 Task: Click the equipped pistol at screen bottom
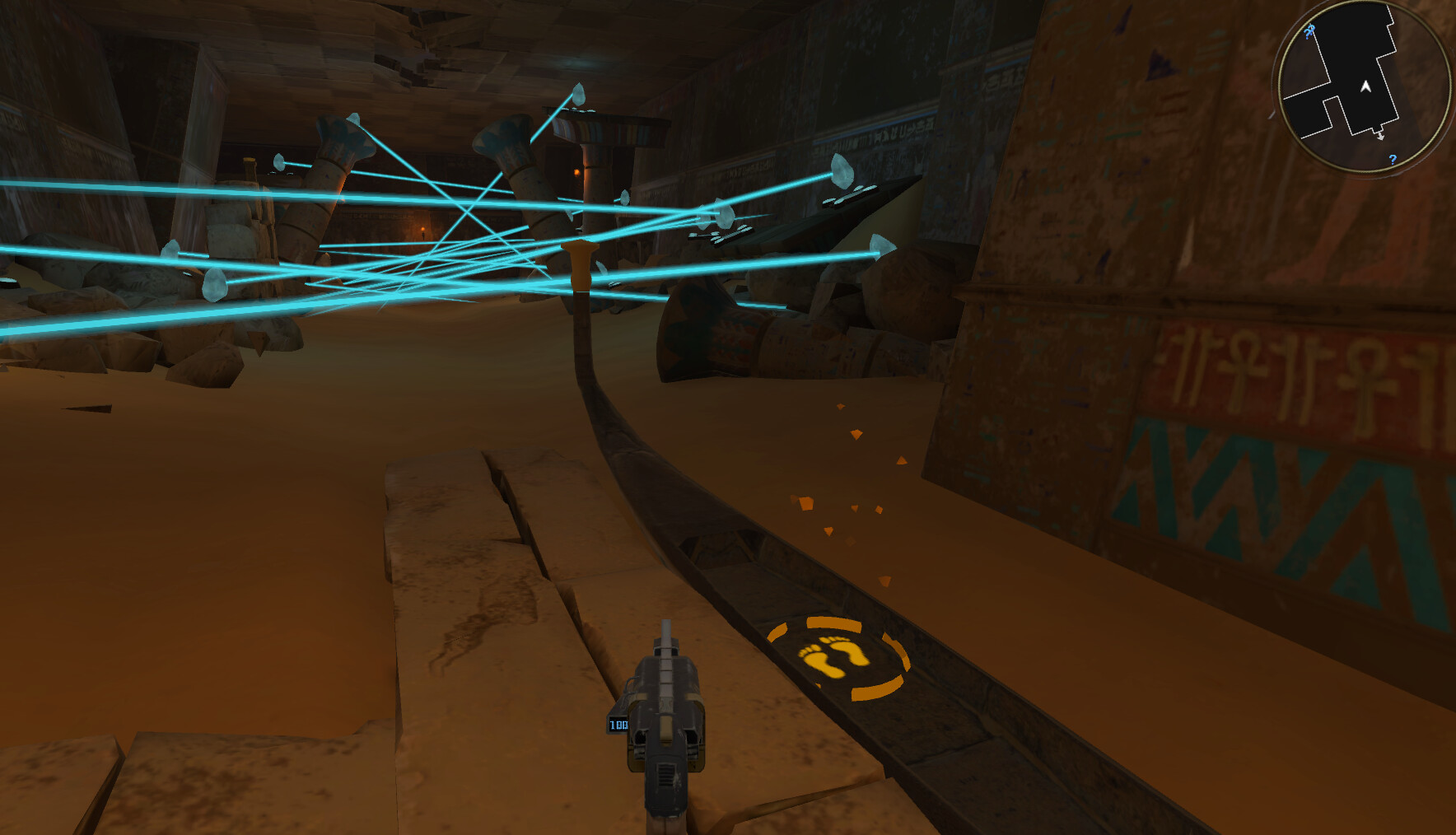click(667, 741)
